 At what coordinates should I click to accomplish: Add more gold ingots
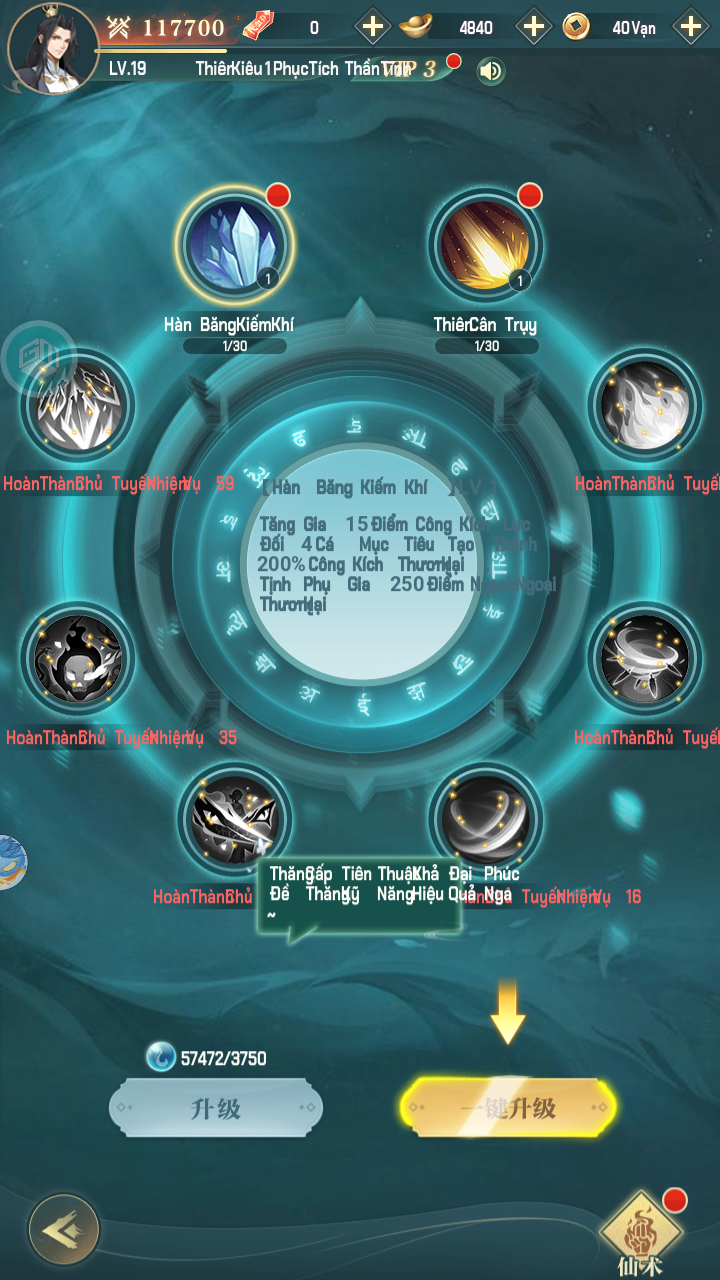533,27
